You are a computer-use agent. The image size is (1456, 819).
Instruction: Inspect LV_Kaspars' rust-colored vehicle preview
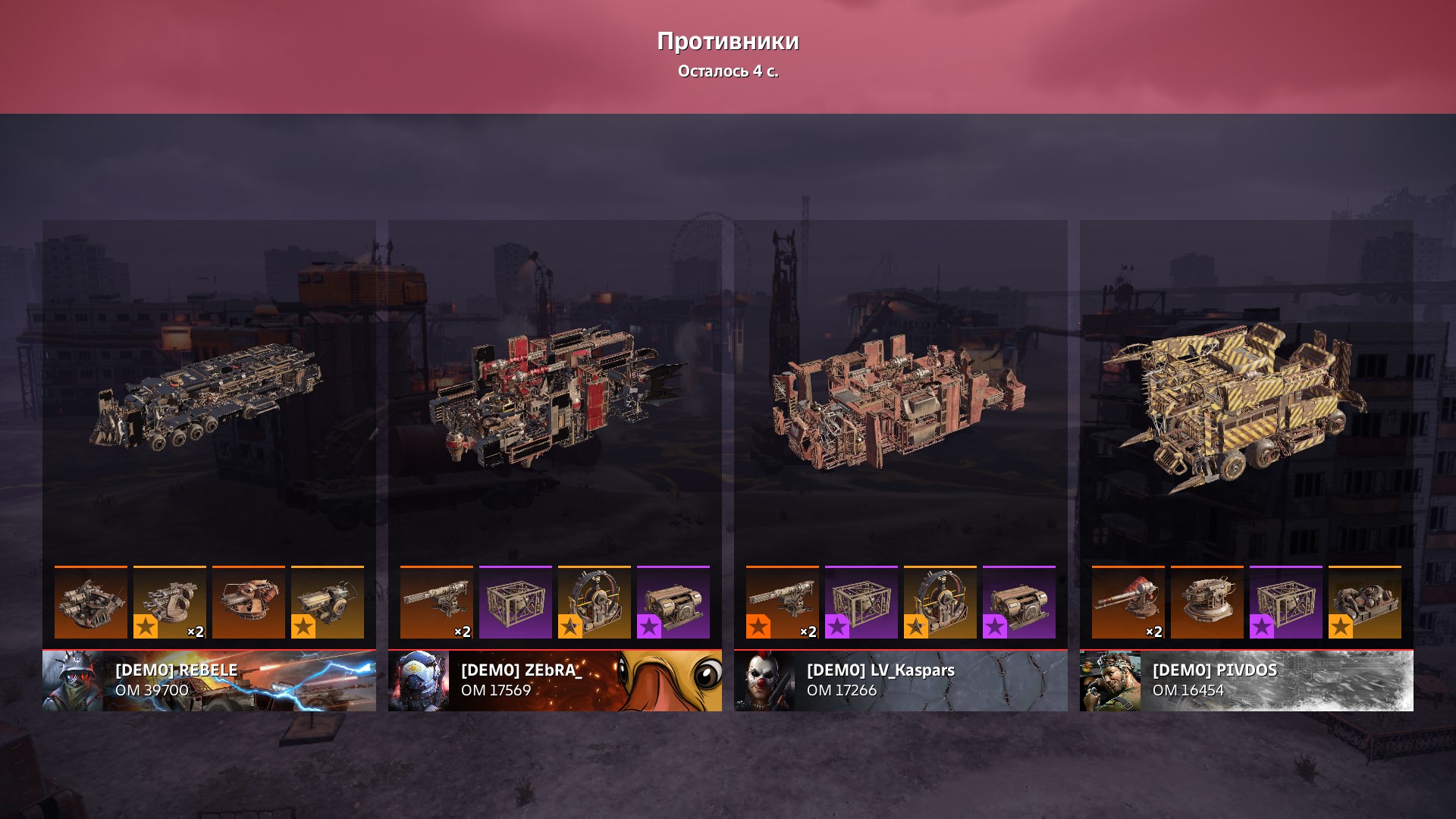[899, 402]
